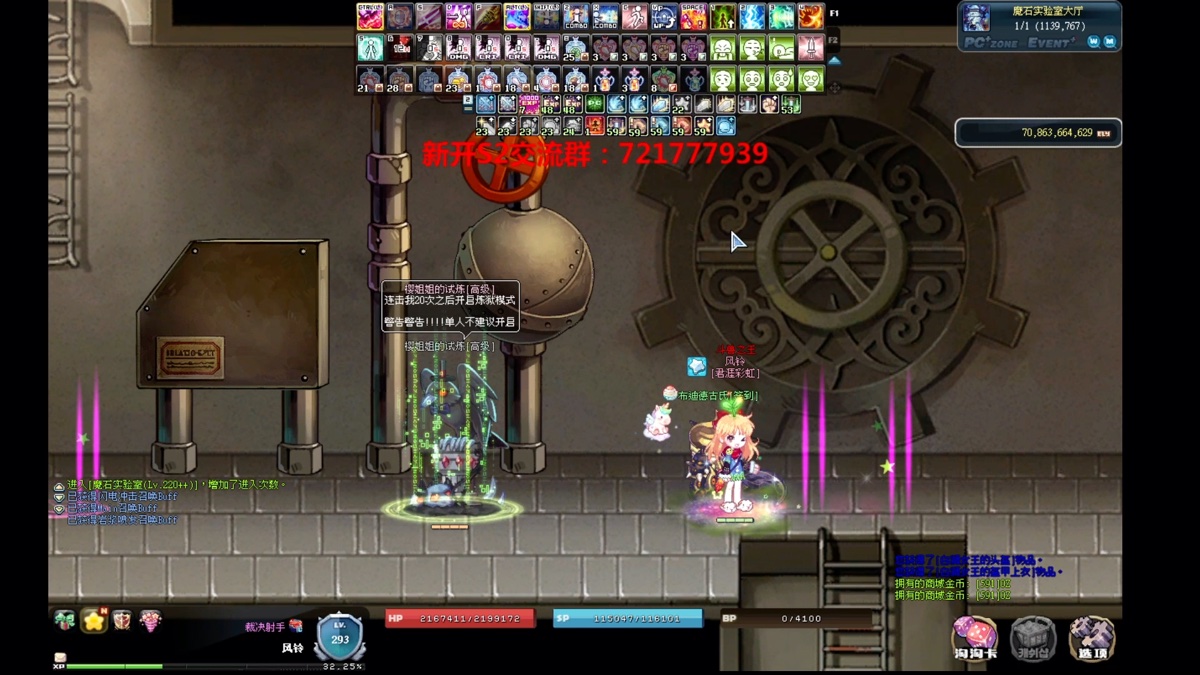Switch to the F1 skill bar page

coord(834,14)
